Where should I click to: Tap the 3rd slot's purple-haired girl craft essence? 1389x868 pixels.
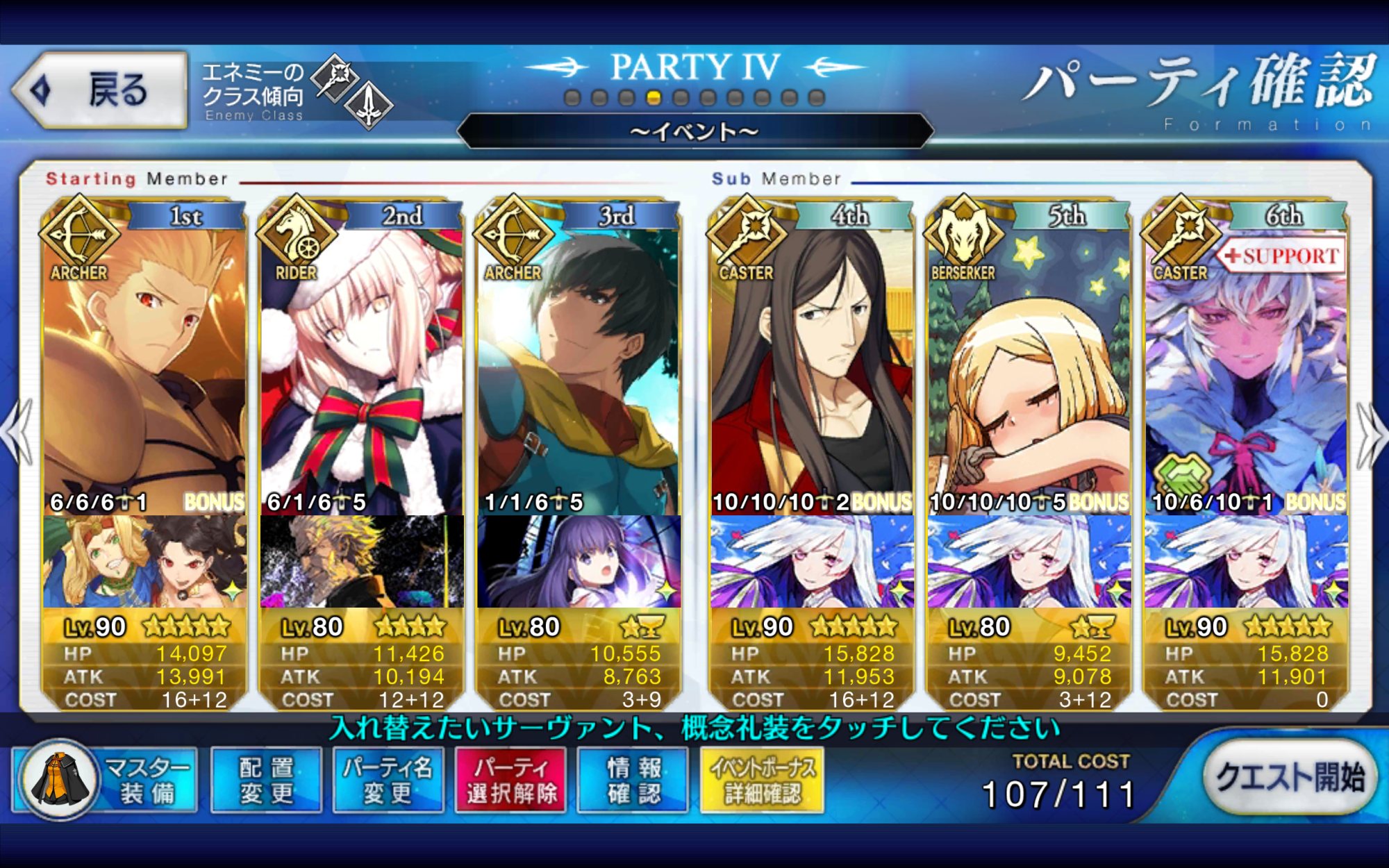(x=578, y=561)
